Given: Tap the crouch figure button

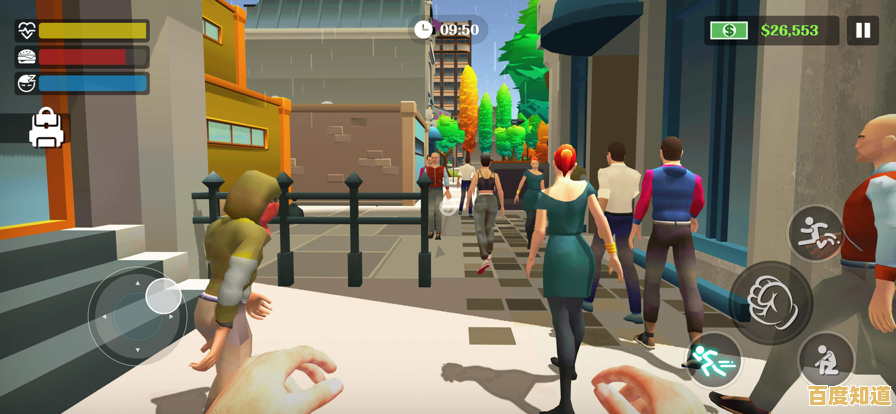Looking at the screenshot, I should [x=826, y=359].
